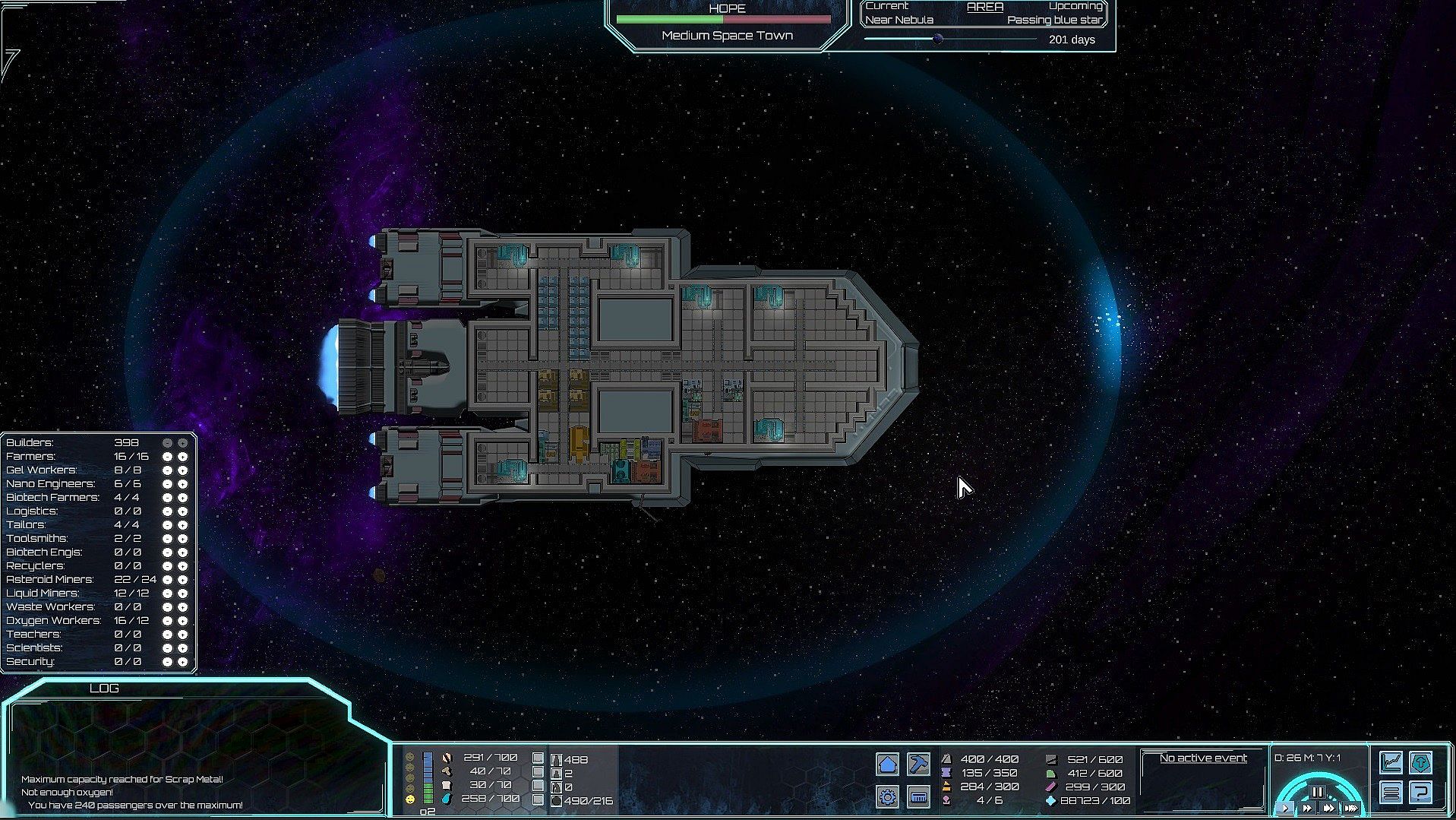The width and height of the screenshot is (1456, 820).
Task: Add a Scientist with the plus button
Action: (x=182, y=648)
